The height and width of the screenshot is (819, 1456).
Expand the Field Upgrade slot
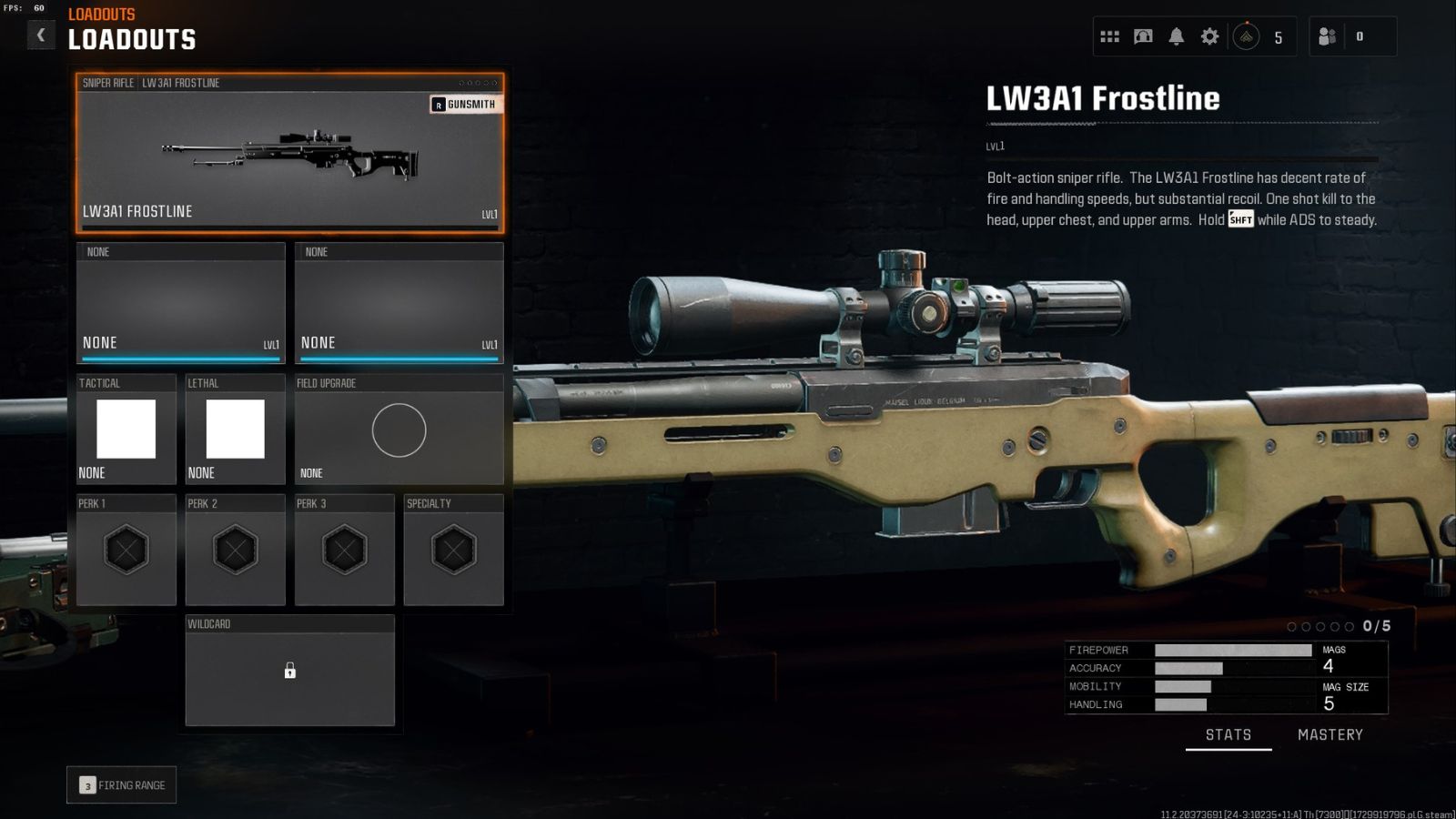pyautogui.click(x=399, y=430)
